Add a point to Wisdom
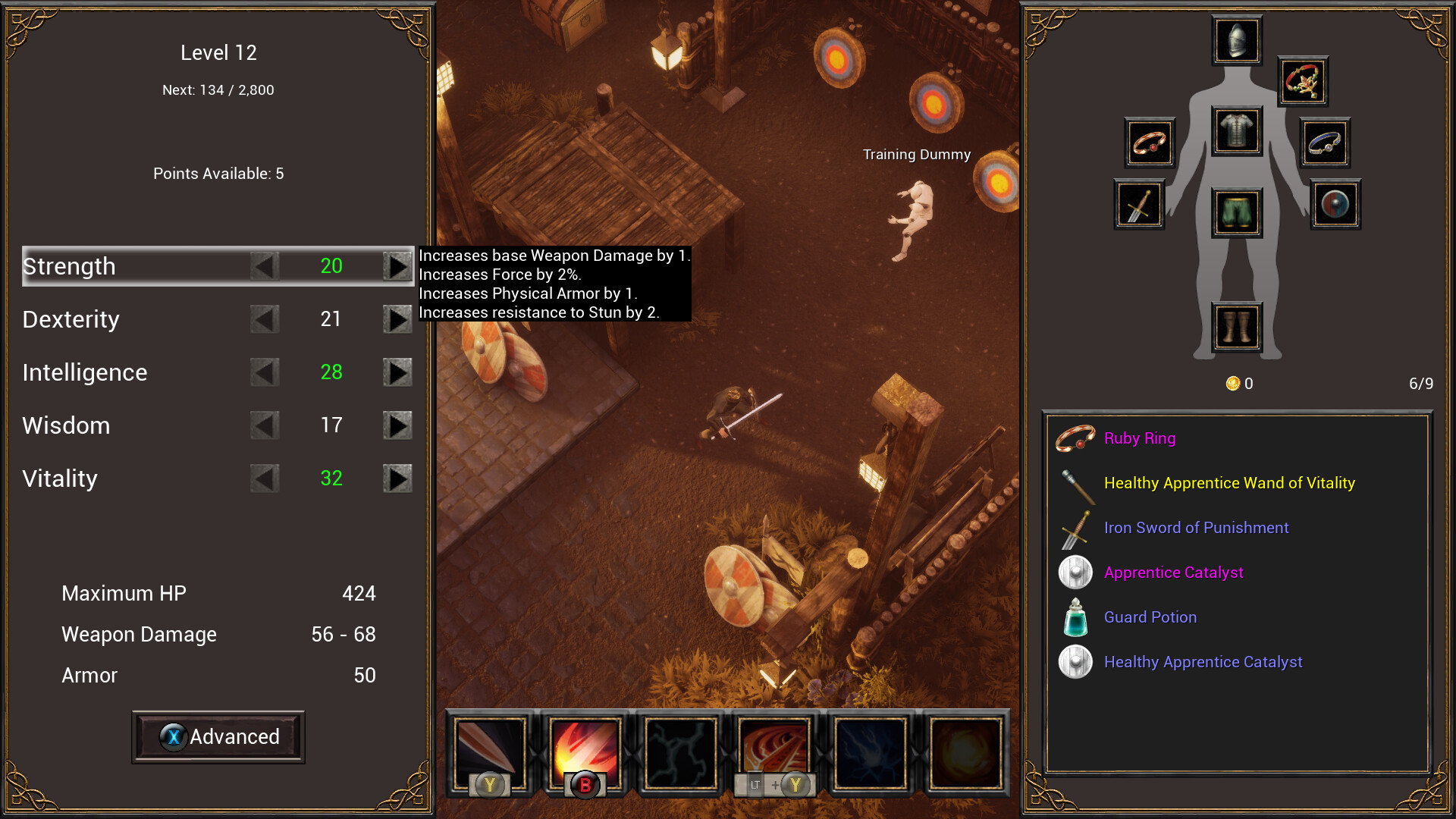1456x819 pixels. (x=397, y=425)
